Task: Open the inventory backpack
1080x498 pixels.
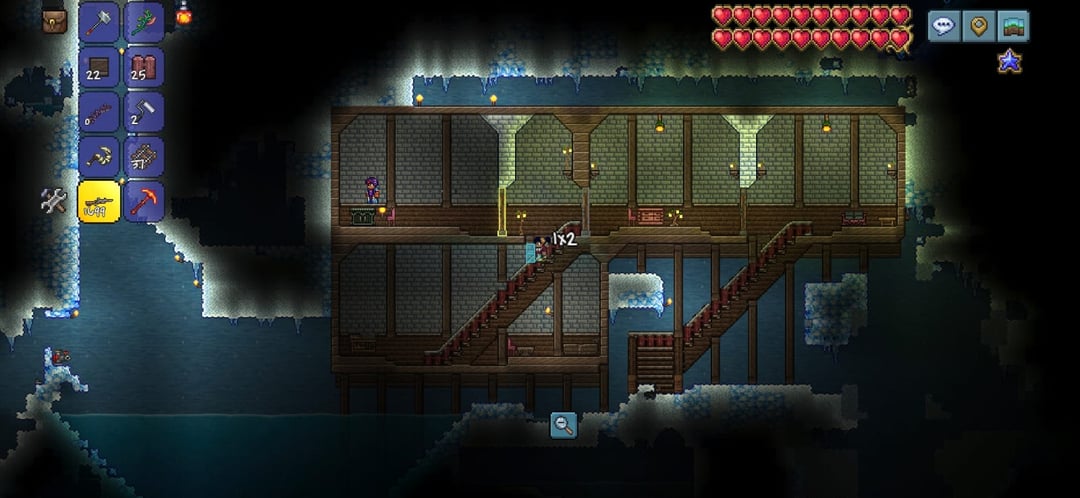Action: (x=54, y=19)
